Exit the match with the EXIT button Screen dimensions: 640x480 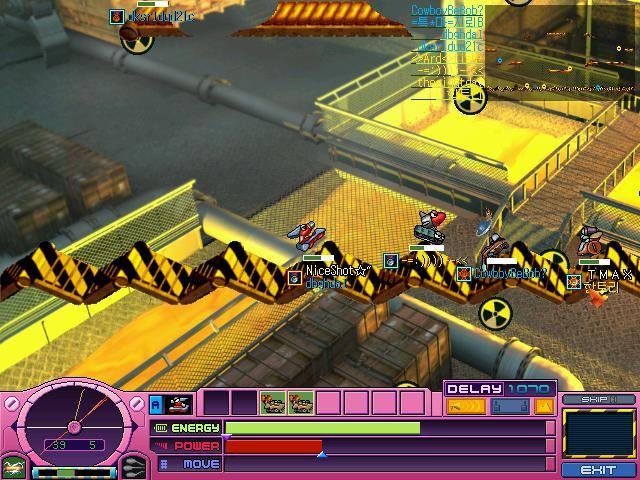[x=598, y=469]
